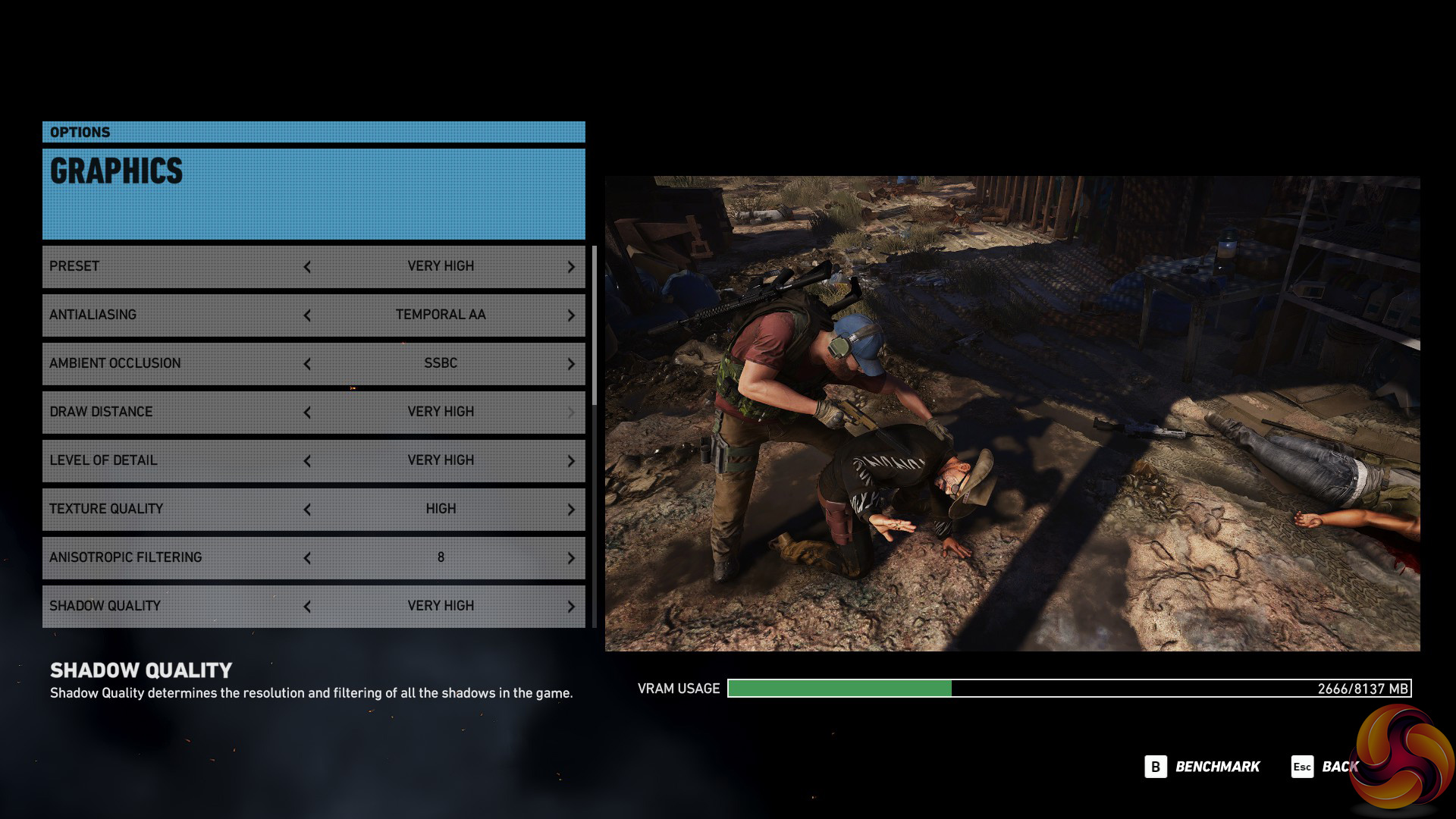Screen dimensions: 1456x819
Task: Click the right arrow for Ambient Occlusion
Action: click(571, 364)
